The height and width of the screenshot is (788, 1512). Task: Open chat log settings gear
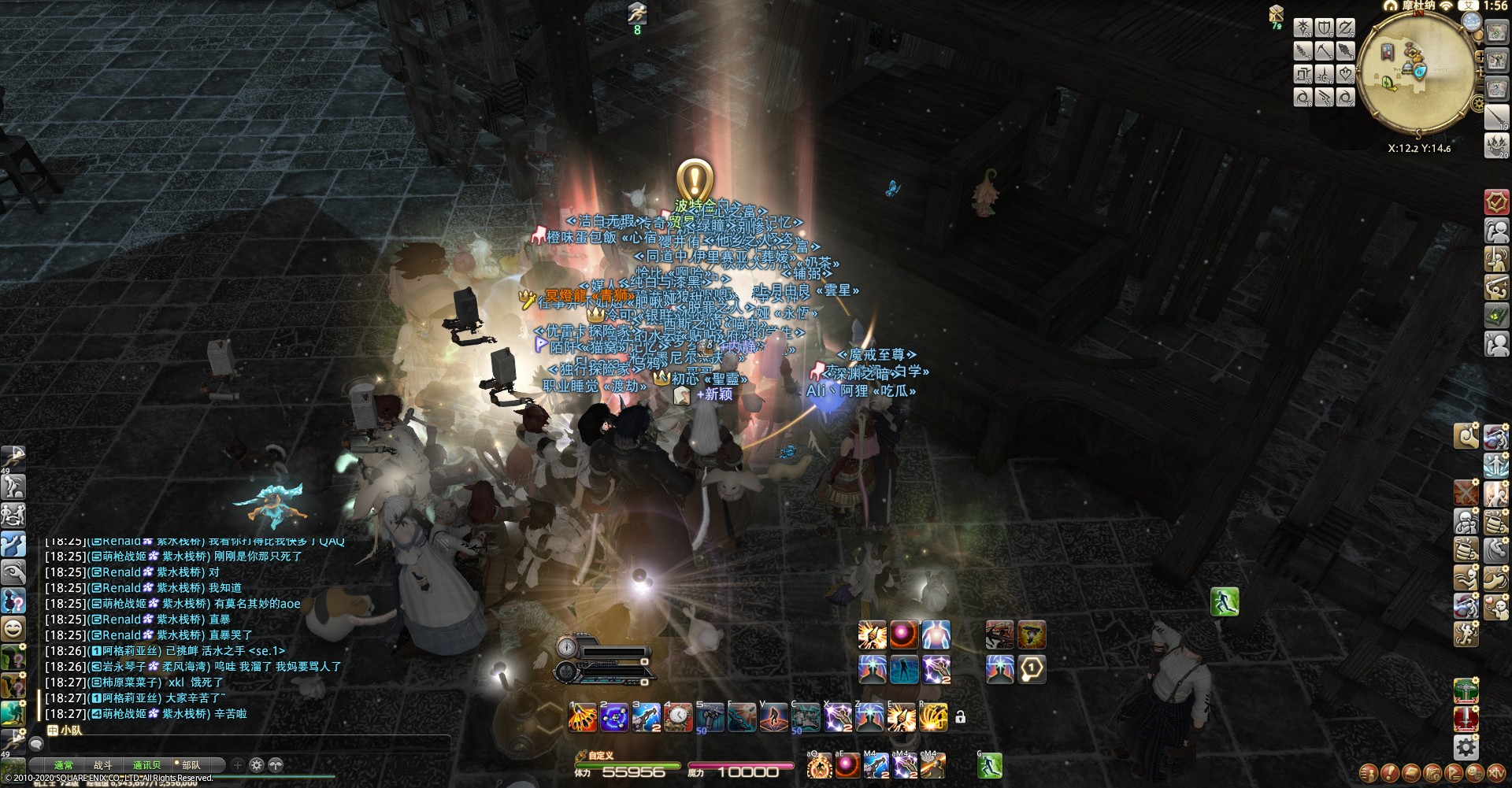click(257, 765)
